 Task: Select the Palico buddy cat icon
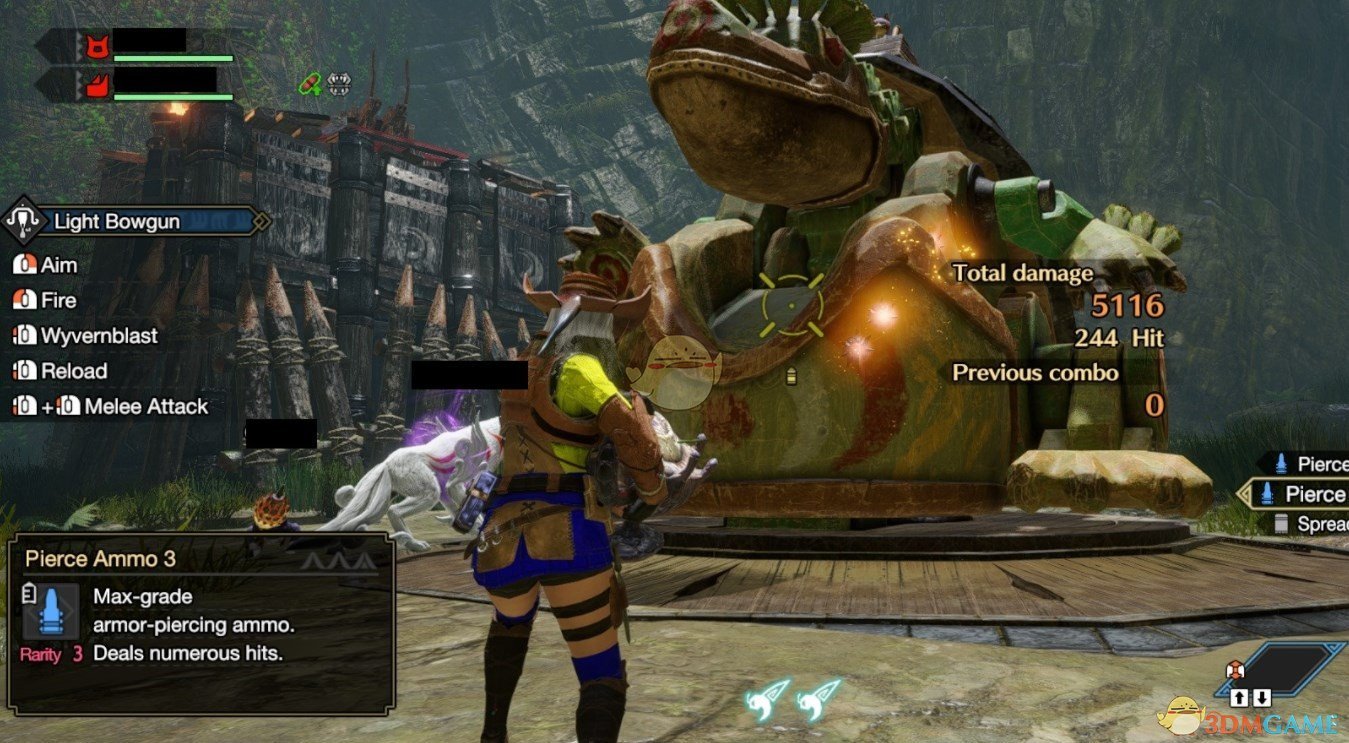97,46
